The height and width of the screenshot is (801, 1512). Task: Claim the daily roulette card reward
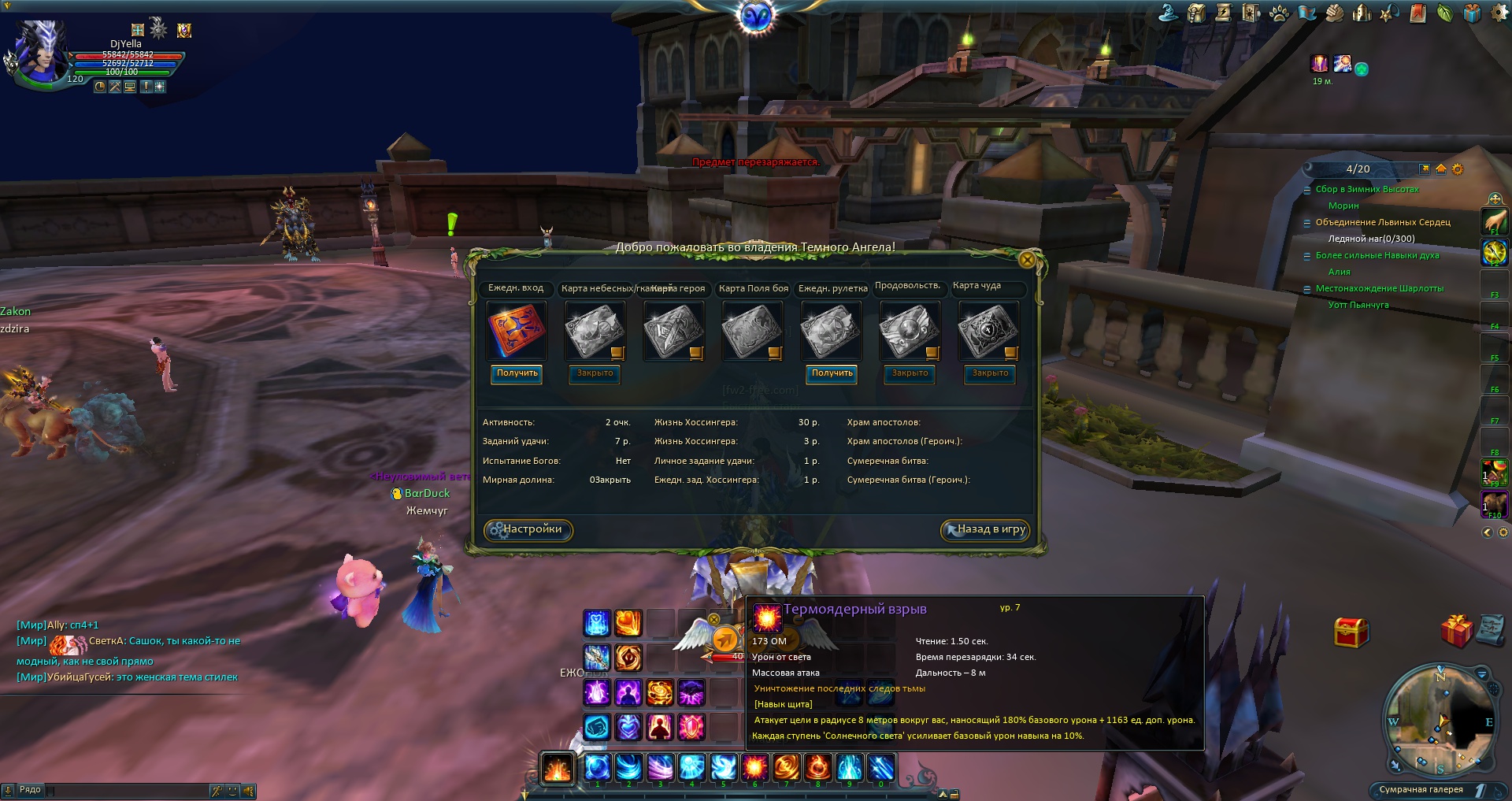pos(832,373)
